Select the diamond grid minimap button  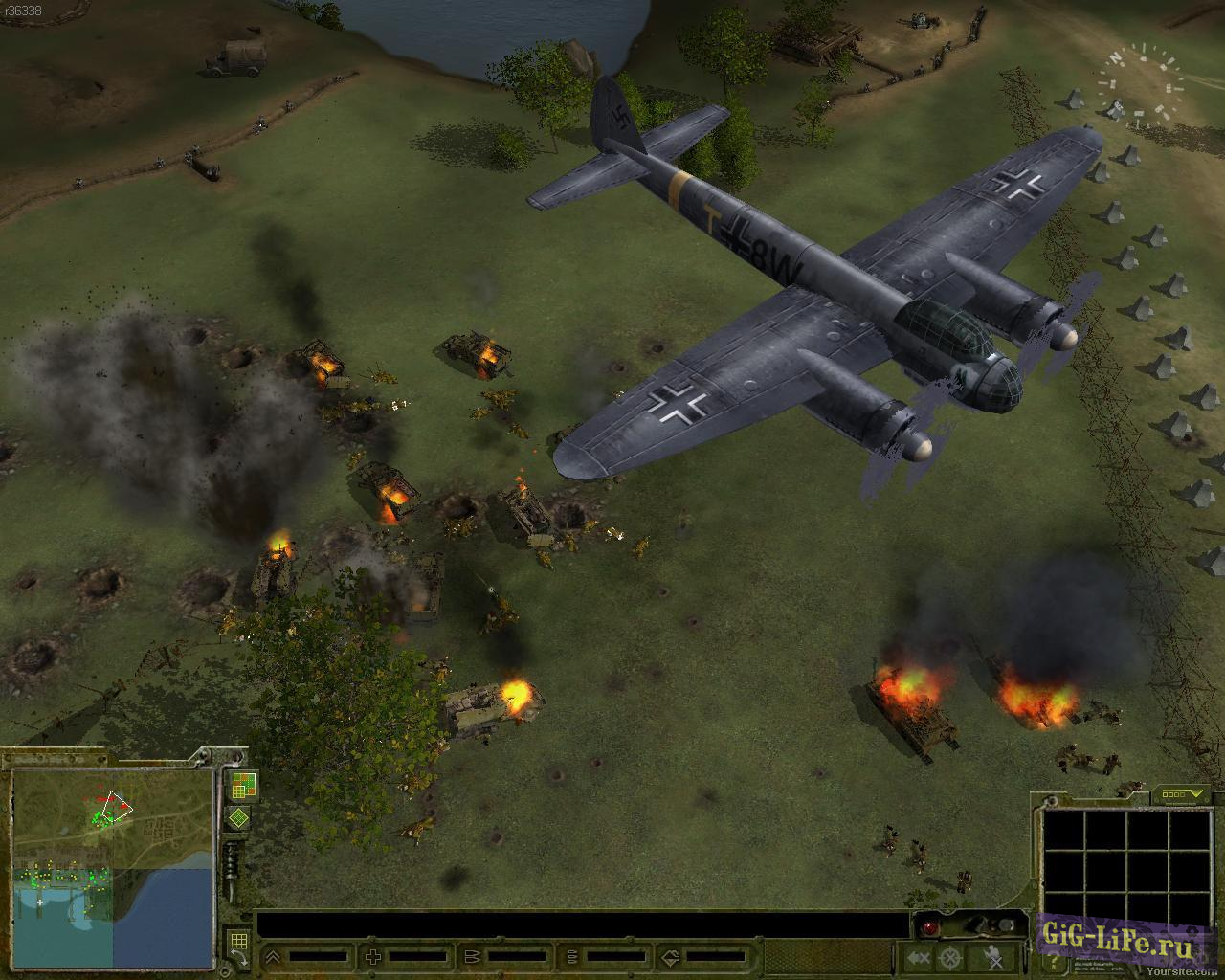tap(238, 819)
